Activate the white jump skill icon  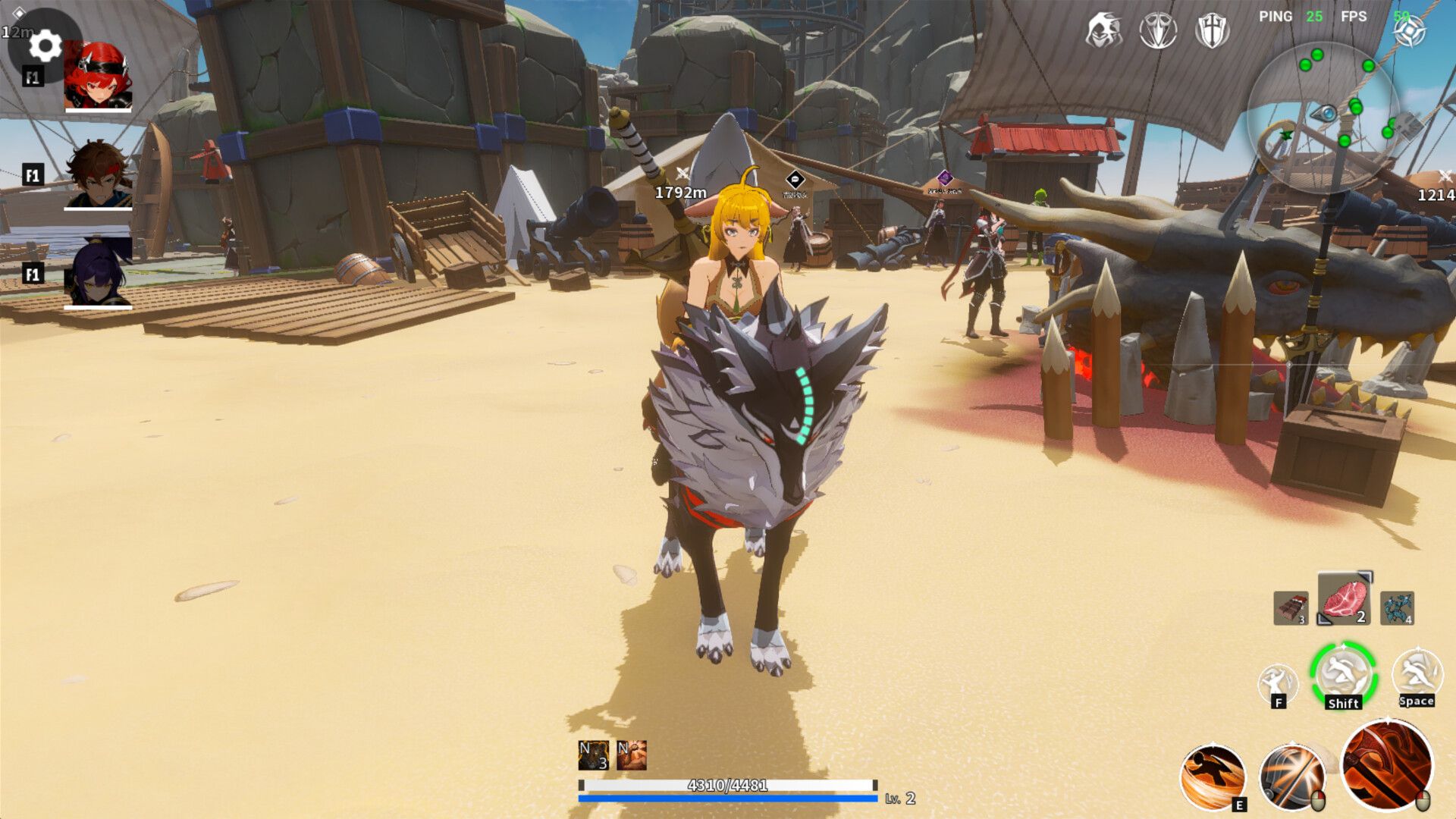click(1417, 674)
